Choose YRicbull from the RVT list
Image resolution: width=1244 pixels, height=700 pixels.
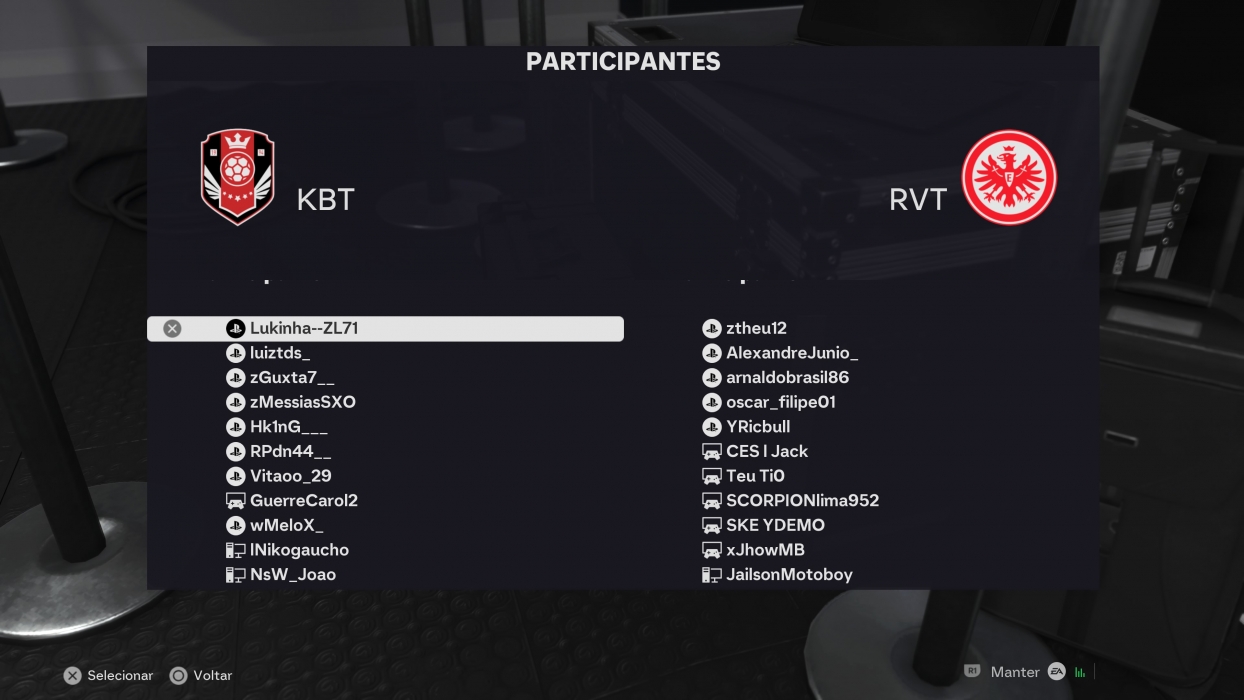pos(758,427)
